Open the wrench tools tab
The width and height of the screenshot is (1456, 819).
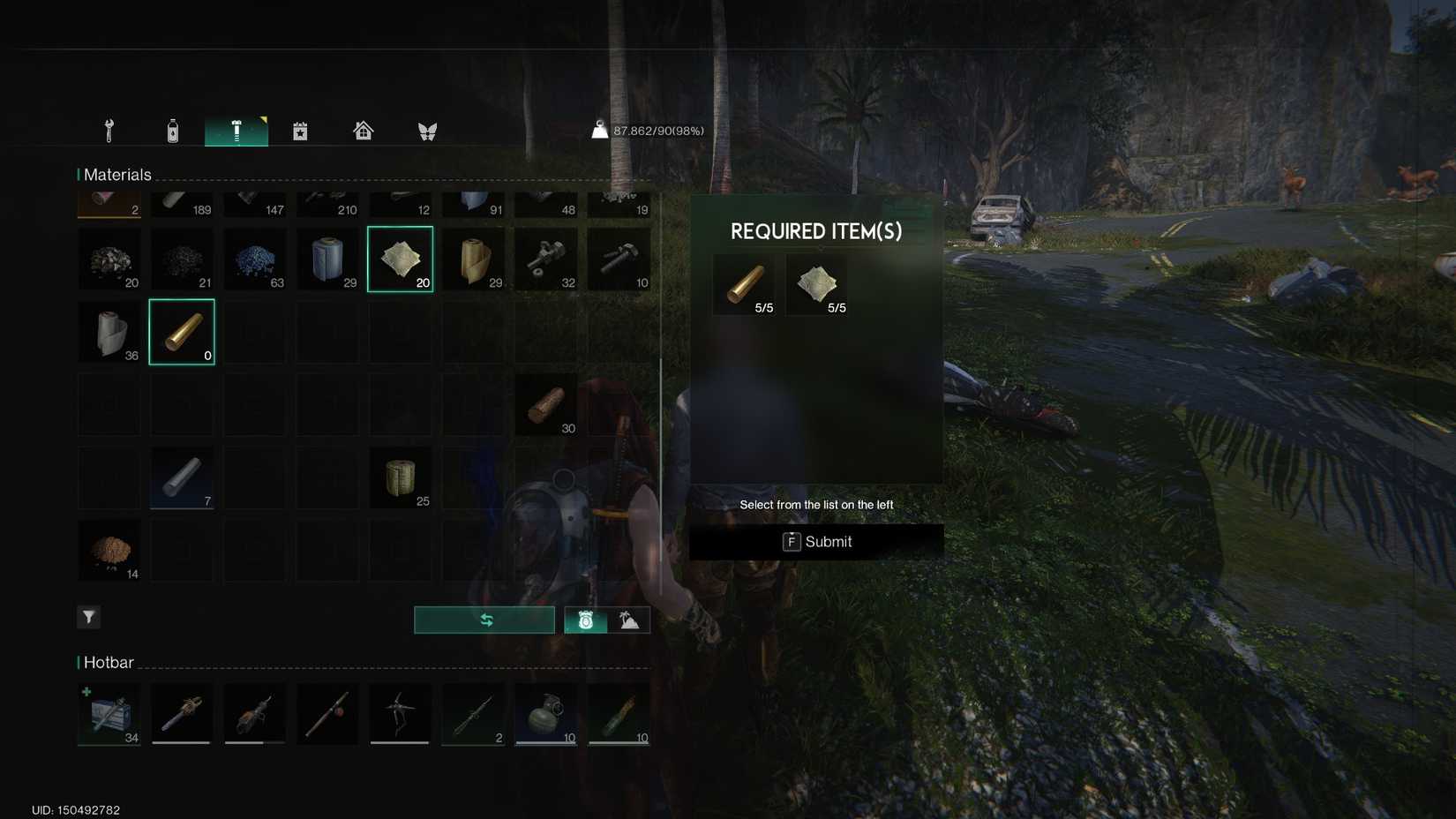pyautogui.click(x=108, y=130)
